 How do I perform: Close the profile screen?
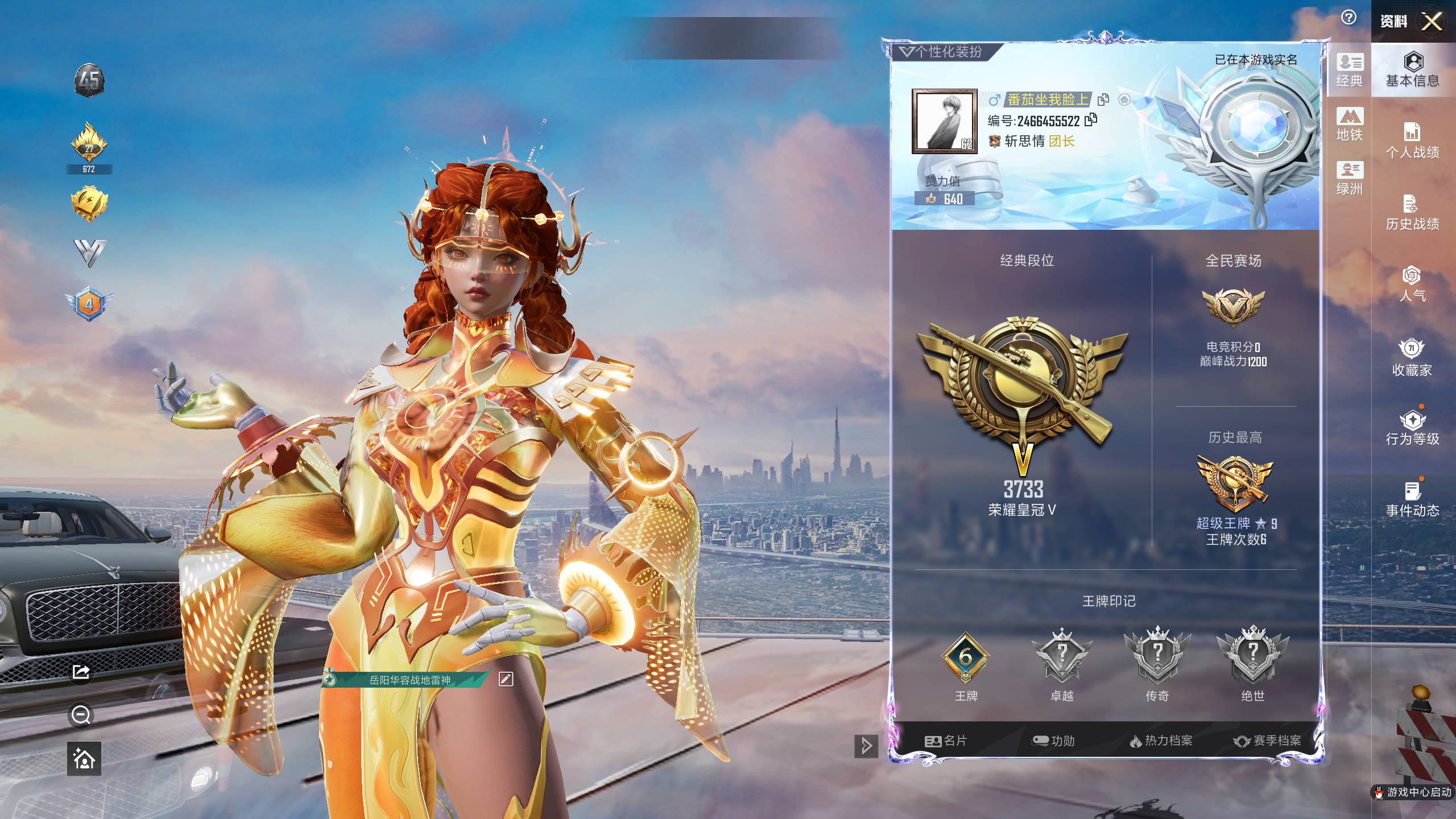coord(1432,22)
